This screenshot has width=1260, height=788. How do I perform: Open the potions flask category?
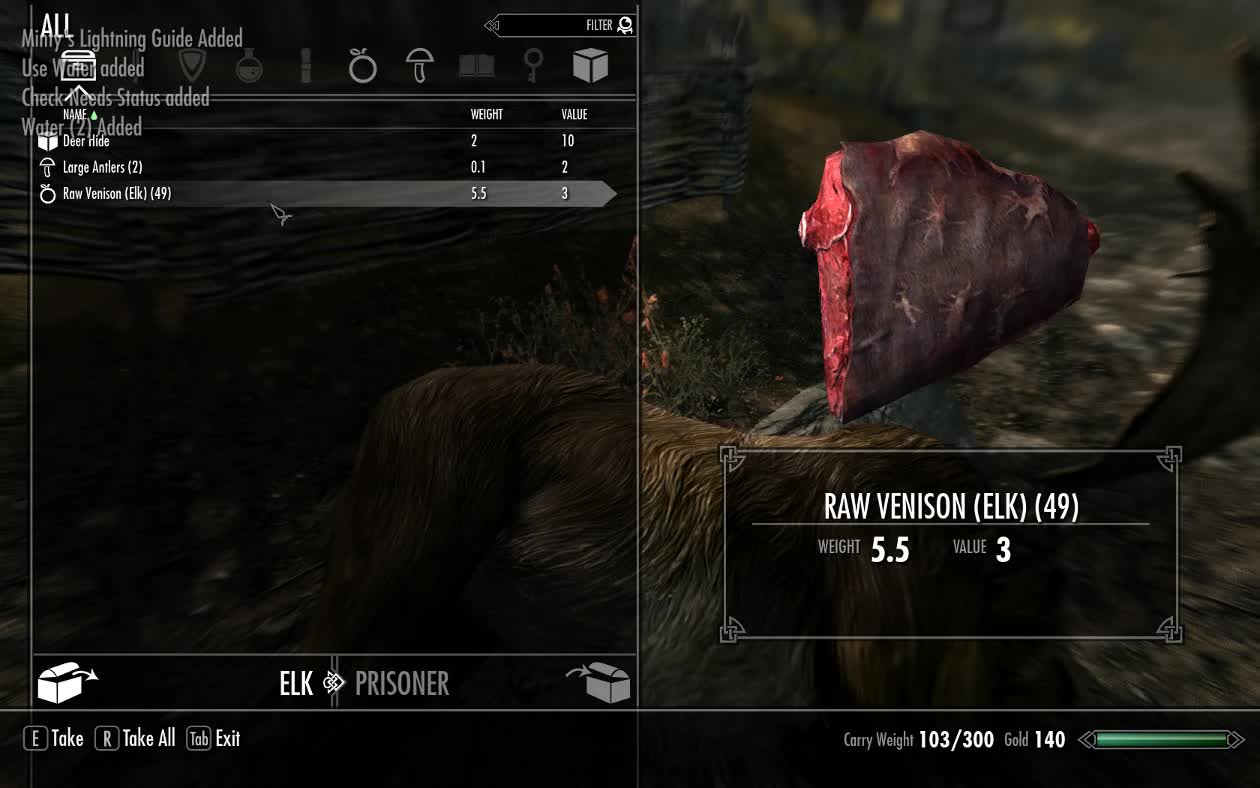click(x=249, y=67)
